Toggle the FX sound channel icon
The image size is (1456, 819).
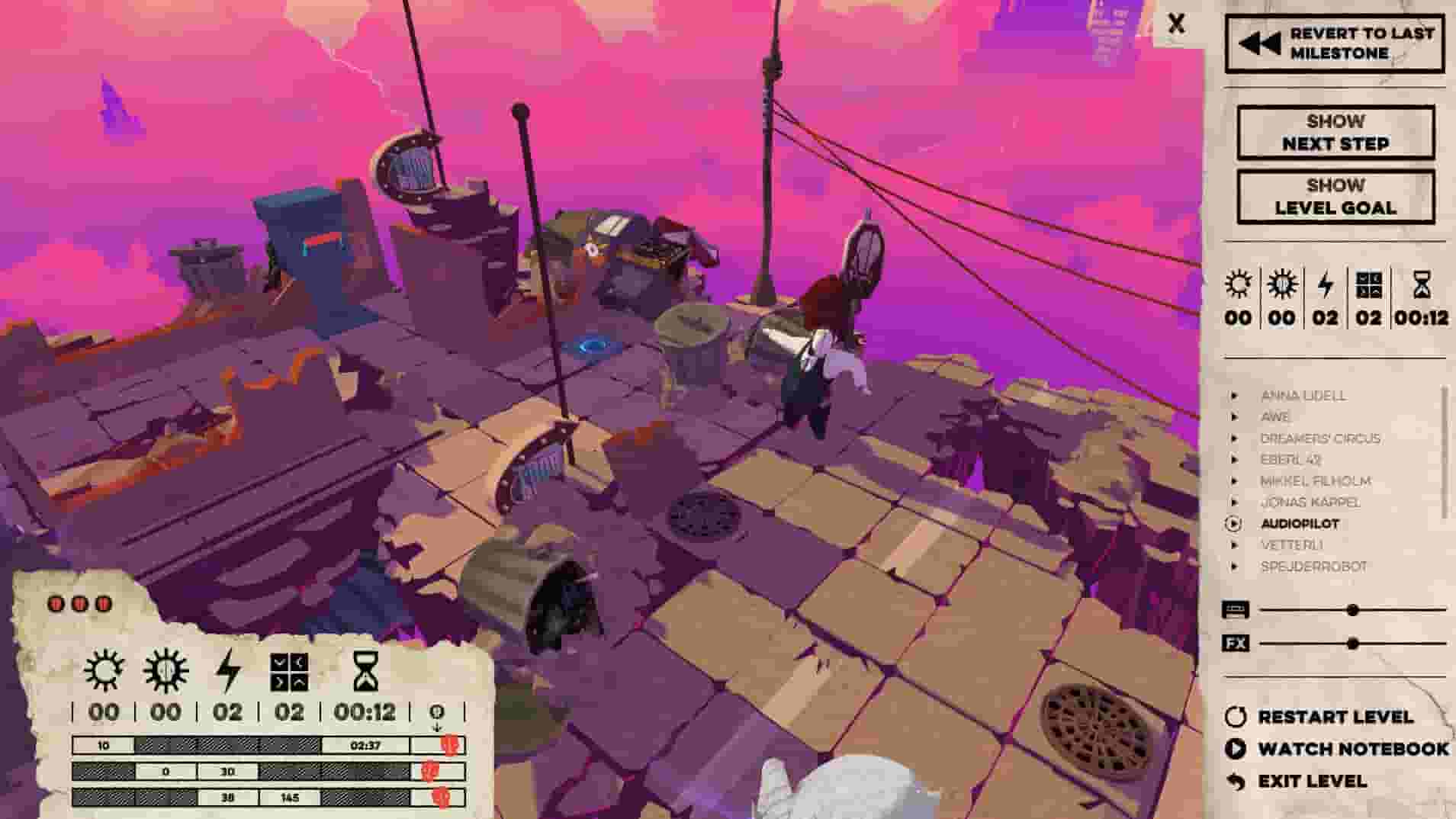pos(1237,643)
